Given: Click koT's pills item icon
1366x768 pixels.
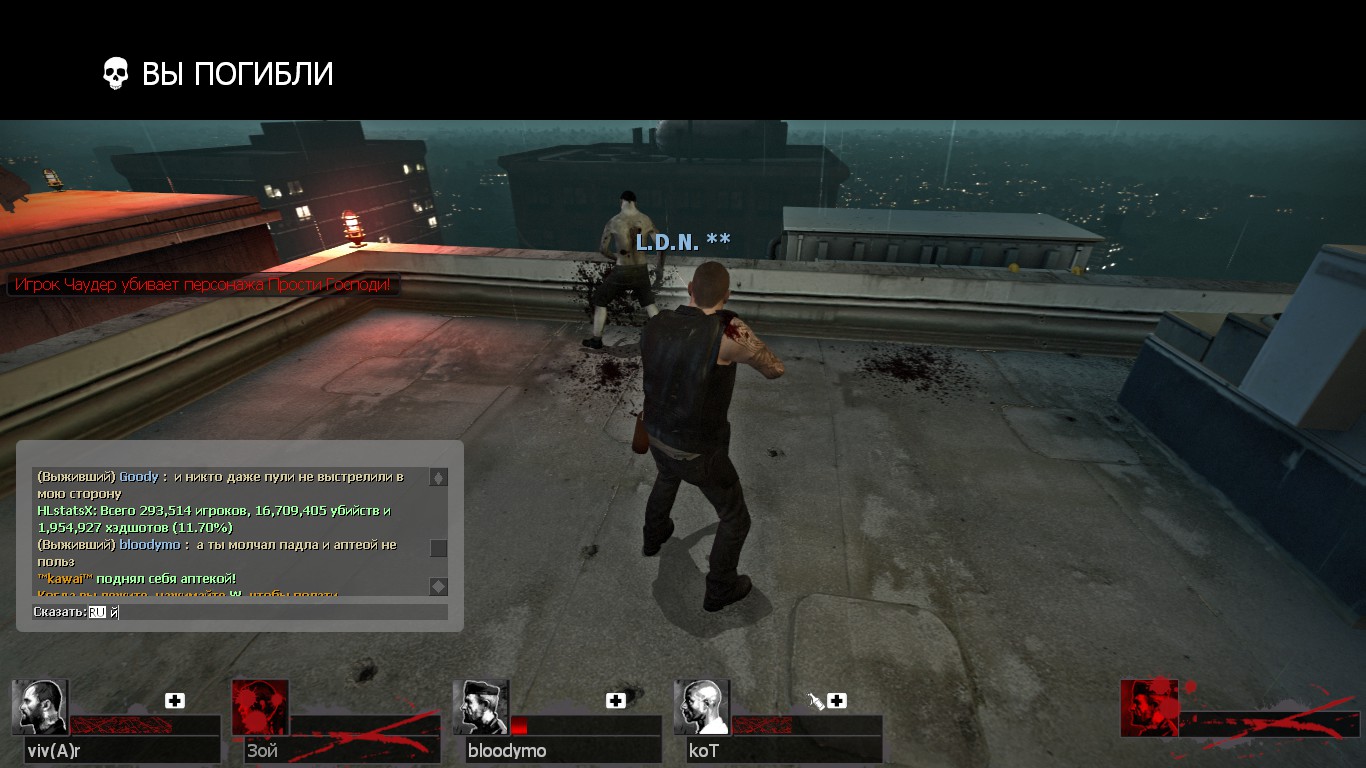Looking at the screenshot, I should pos(816,702).
